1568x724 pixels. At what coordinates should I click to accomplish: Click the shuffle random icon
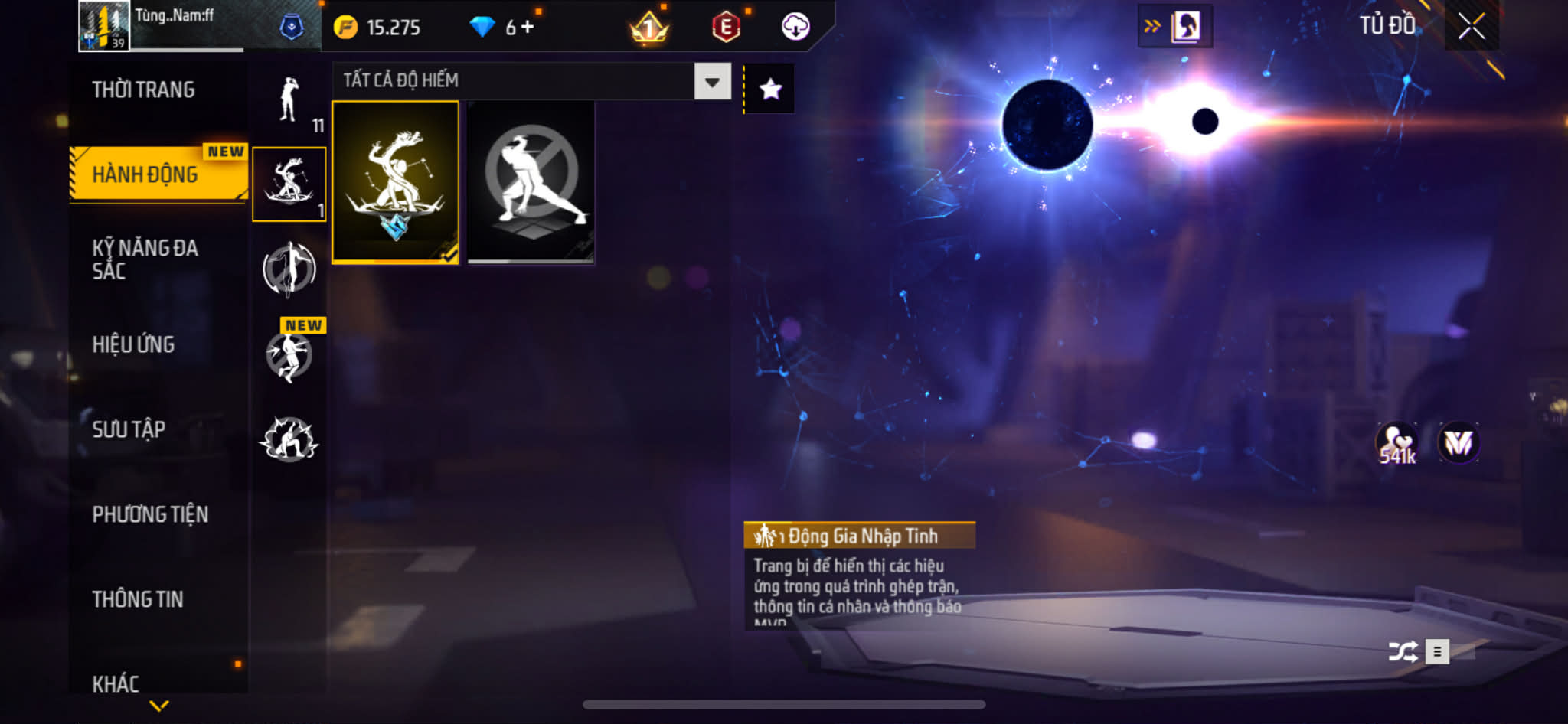pos(1402,652)
